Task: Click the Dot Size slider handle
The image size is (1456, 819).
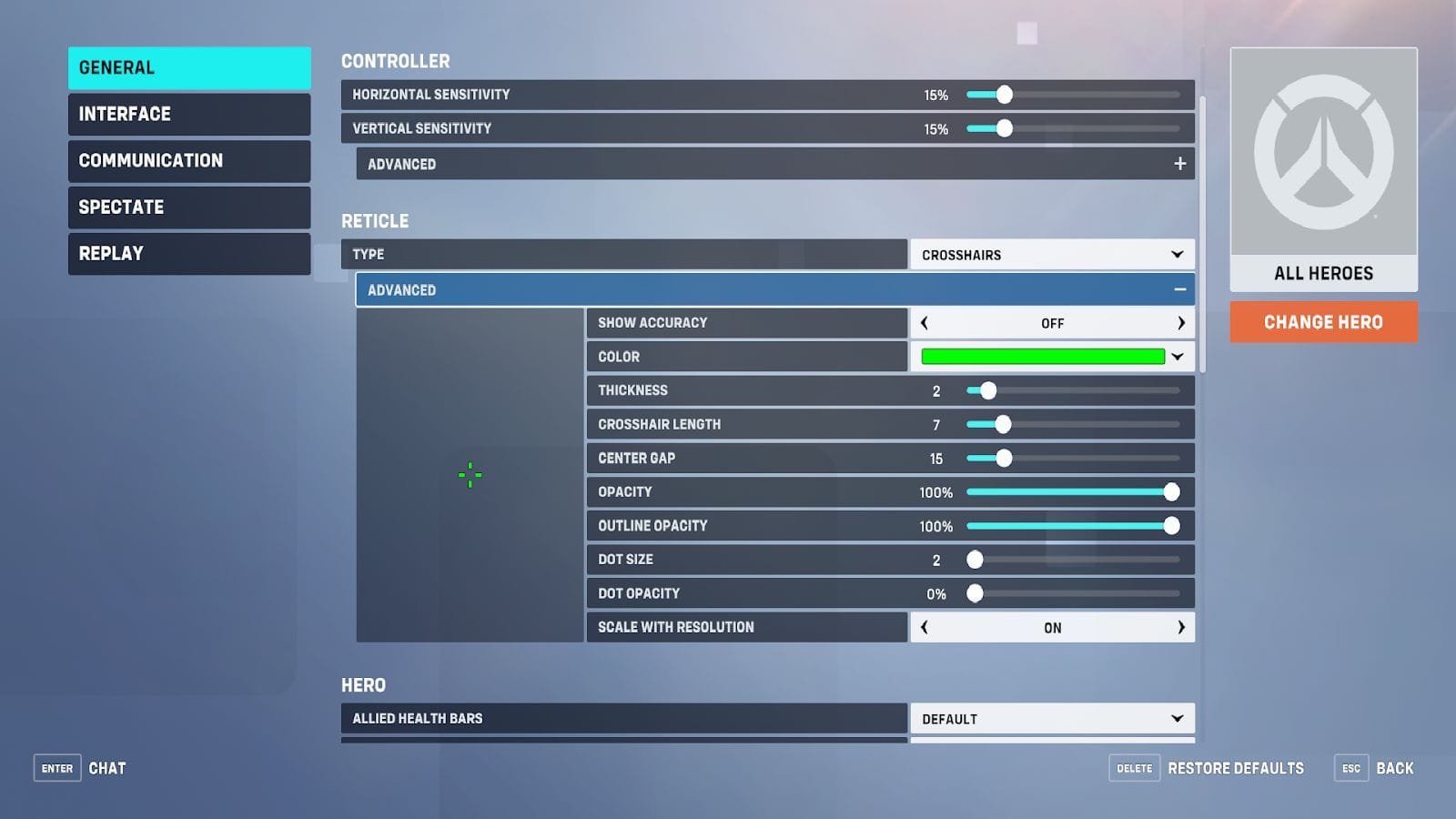Action: tap(976, 559)
